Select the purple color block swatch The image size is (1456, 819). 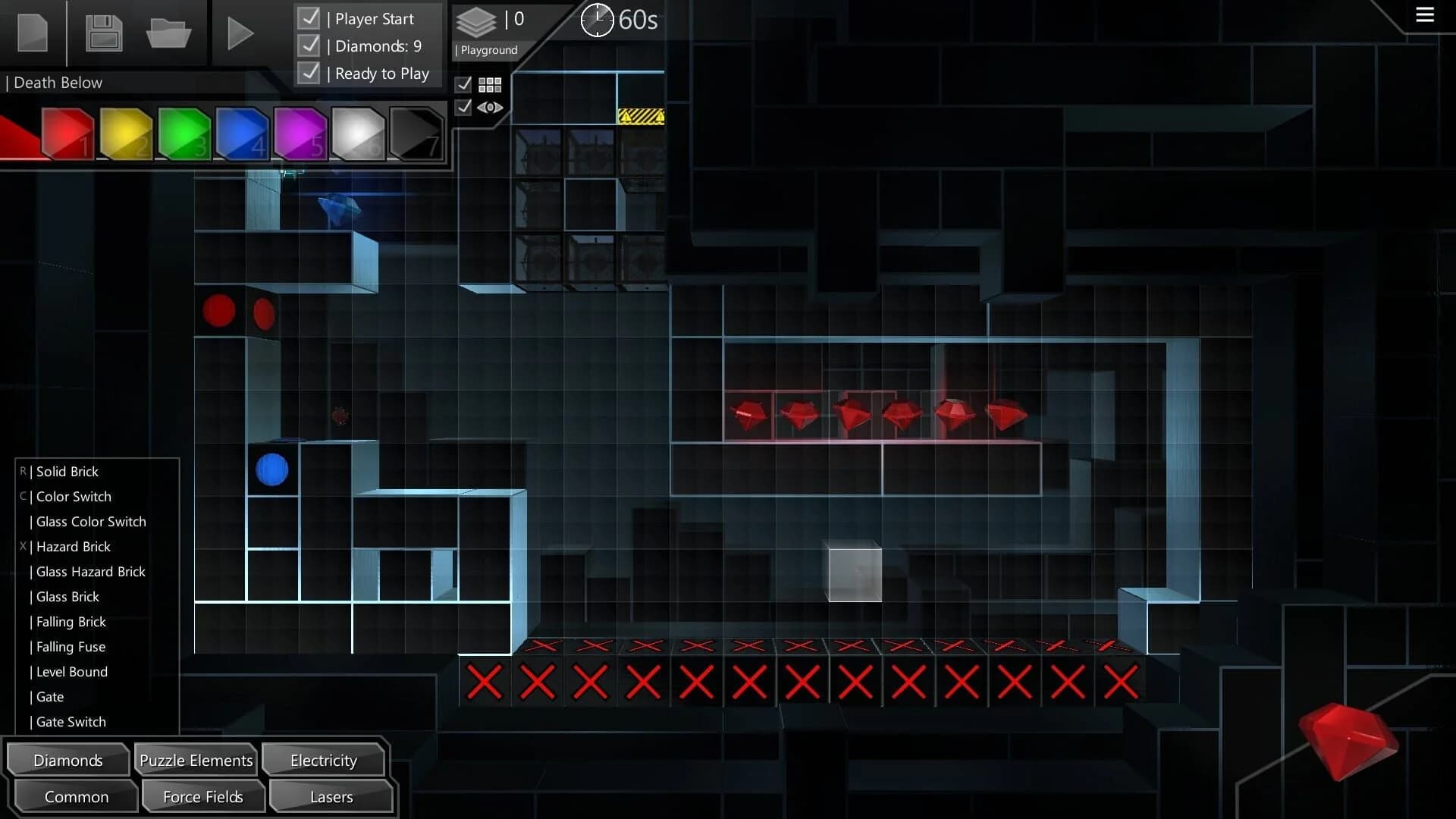pos(299,134)
